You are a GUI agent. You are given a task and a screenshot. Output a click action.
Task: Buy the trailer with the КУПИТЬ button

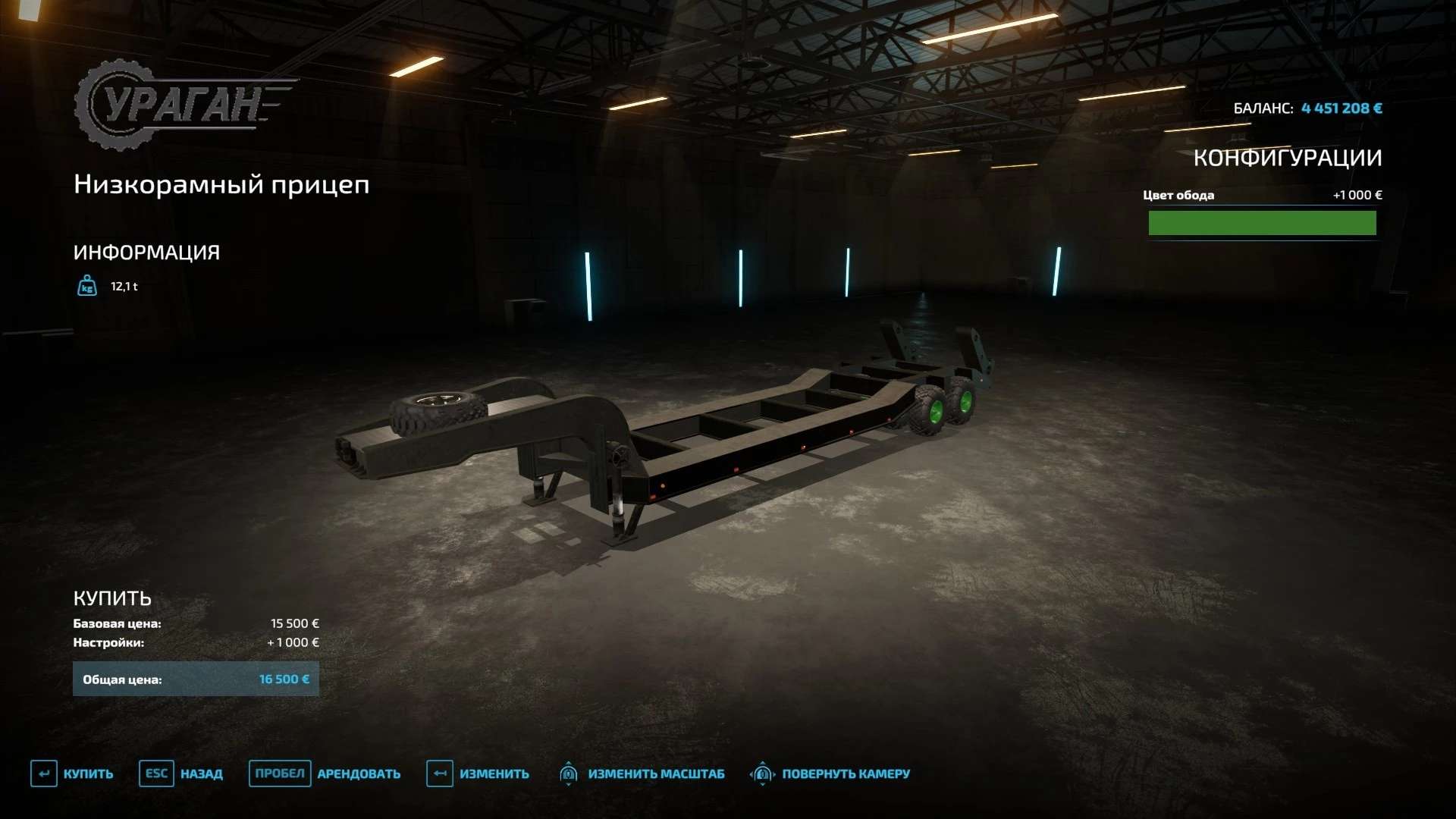point(73,773)
